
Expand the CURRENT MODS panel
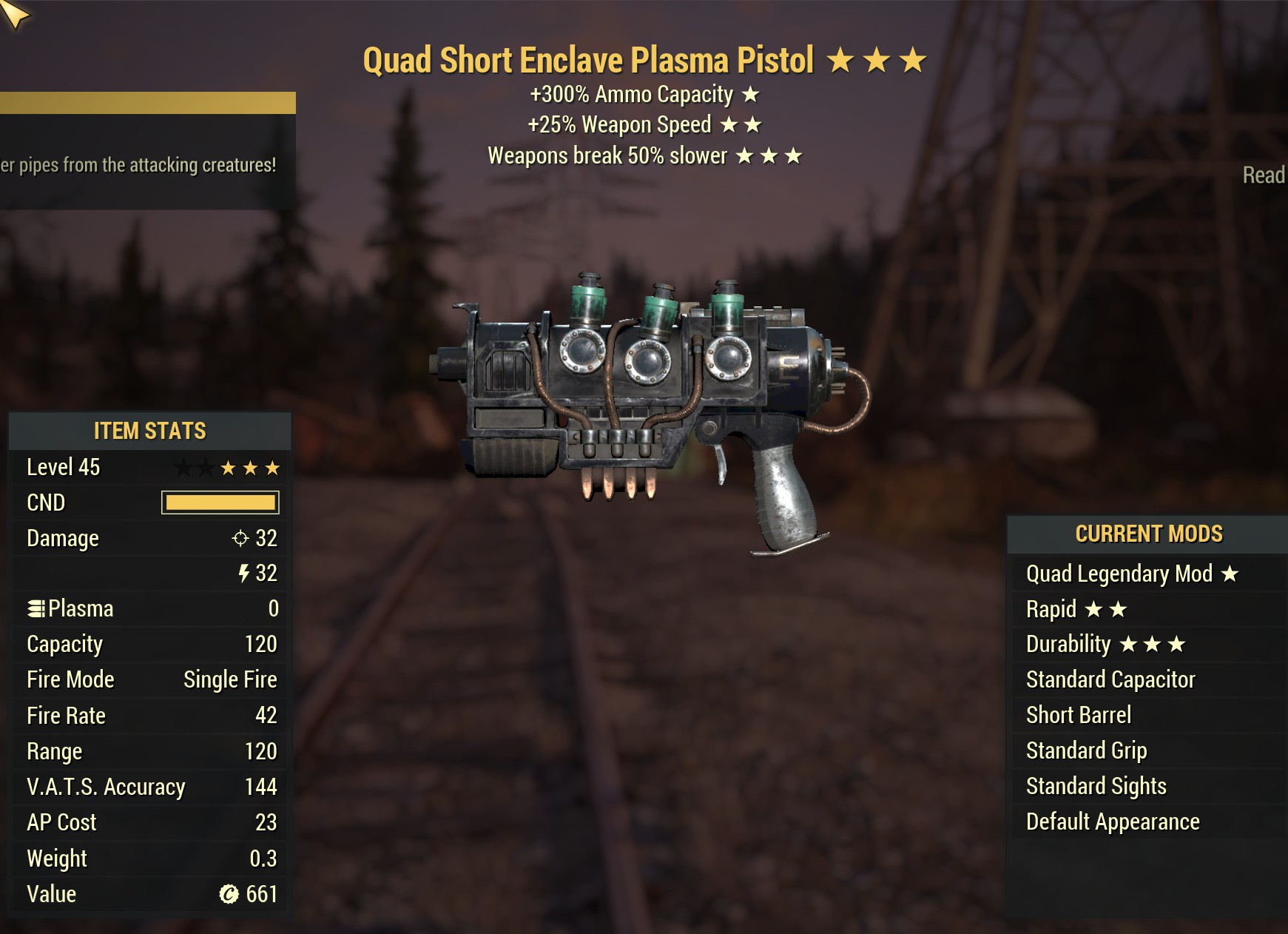(1147, 534)
